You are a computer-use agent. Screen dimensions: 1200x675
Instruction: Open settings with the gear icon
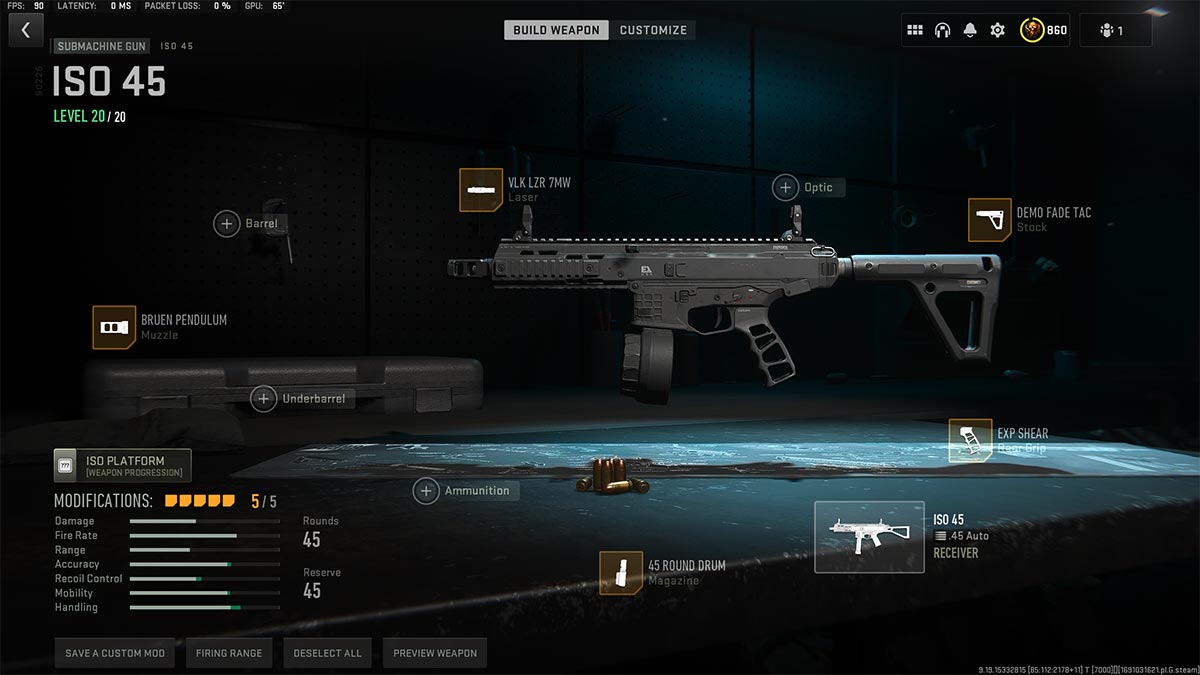(997, 30)
